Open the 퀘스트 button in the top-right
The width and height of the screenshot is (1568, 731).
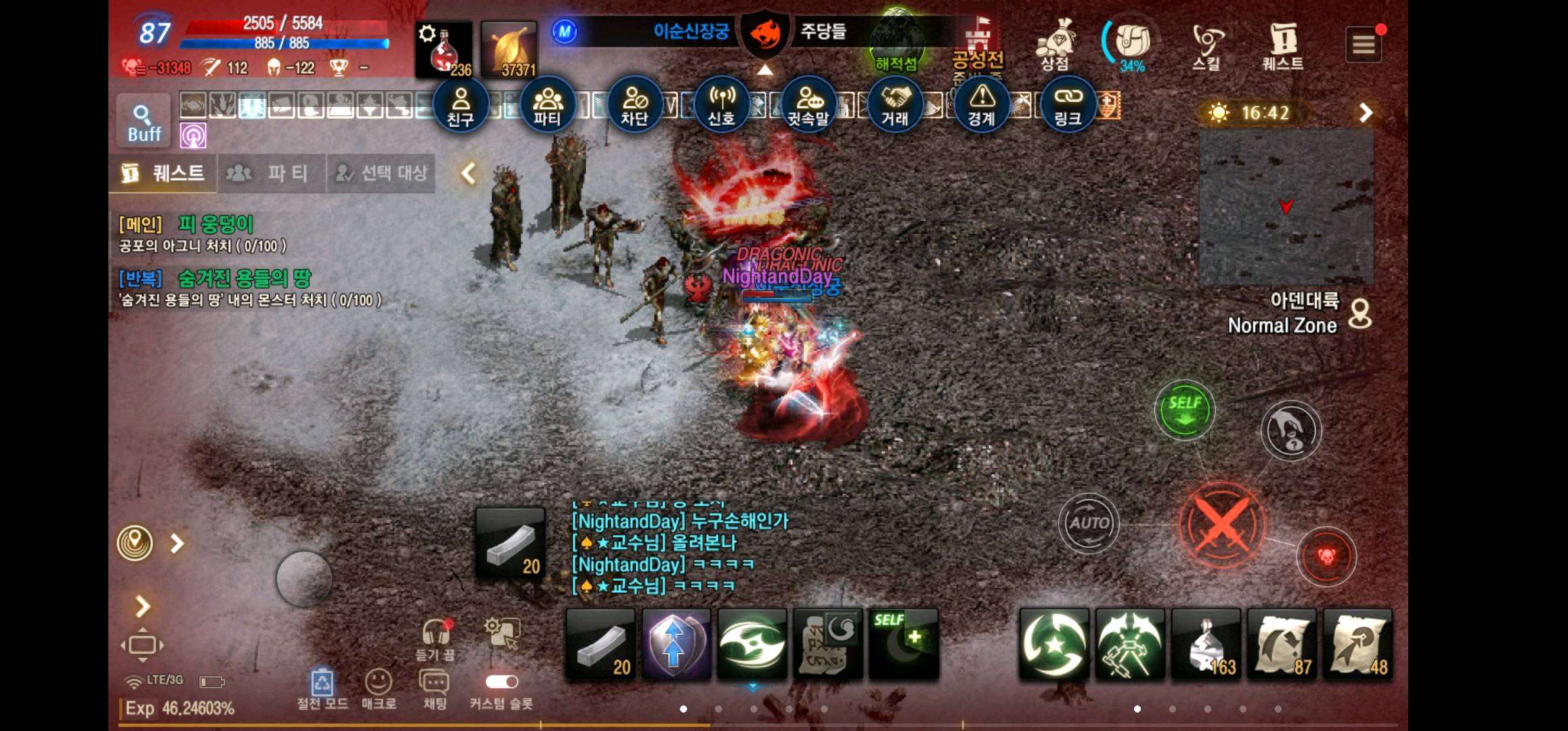point(1282,44)
